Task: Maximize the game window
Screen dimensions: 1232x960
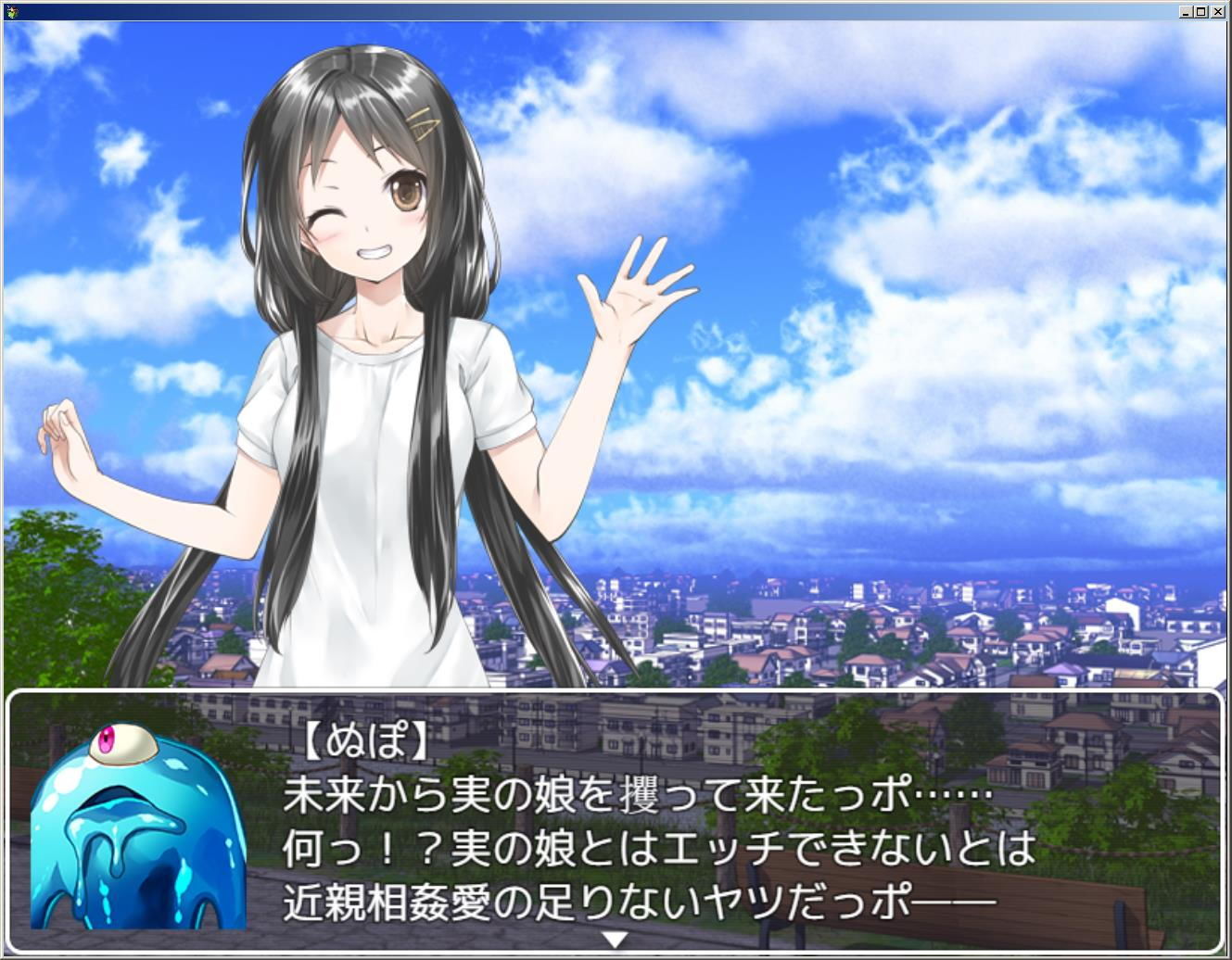Action: tap(1201, 12)
